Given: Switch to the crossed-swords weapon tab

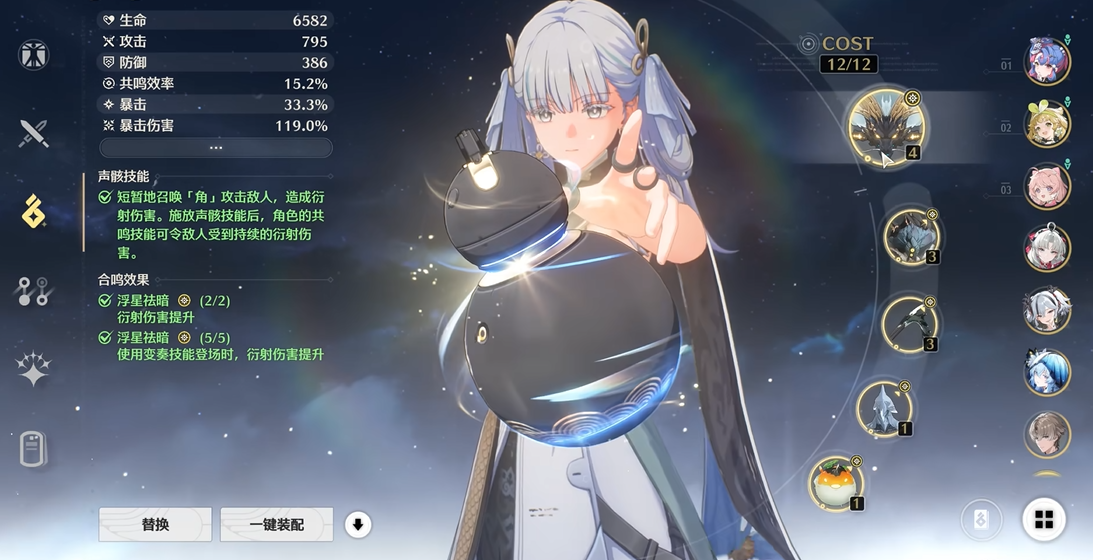Looking at the screenshot, I should click(x=34, y=133).
